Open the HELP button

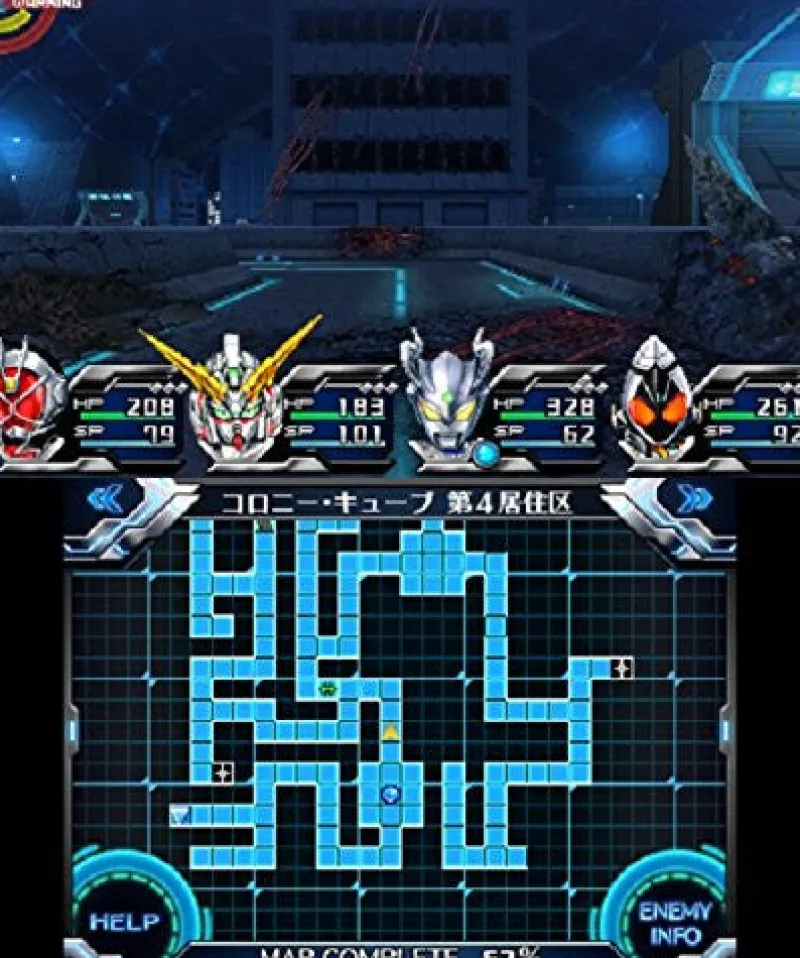(x=123, y=920)
